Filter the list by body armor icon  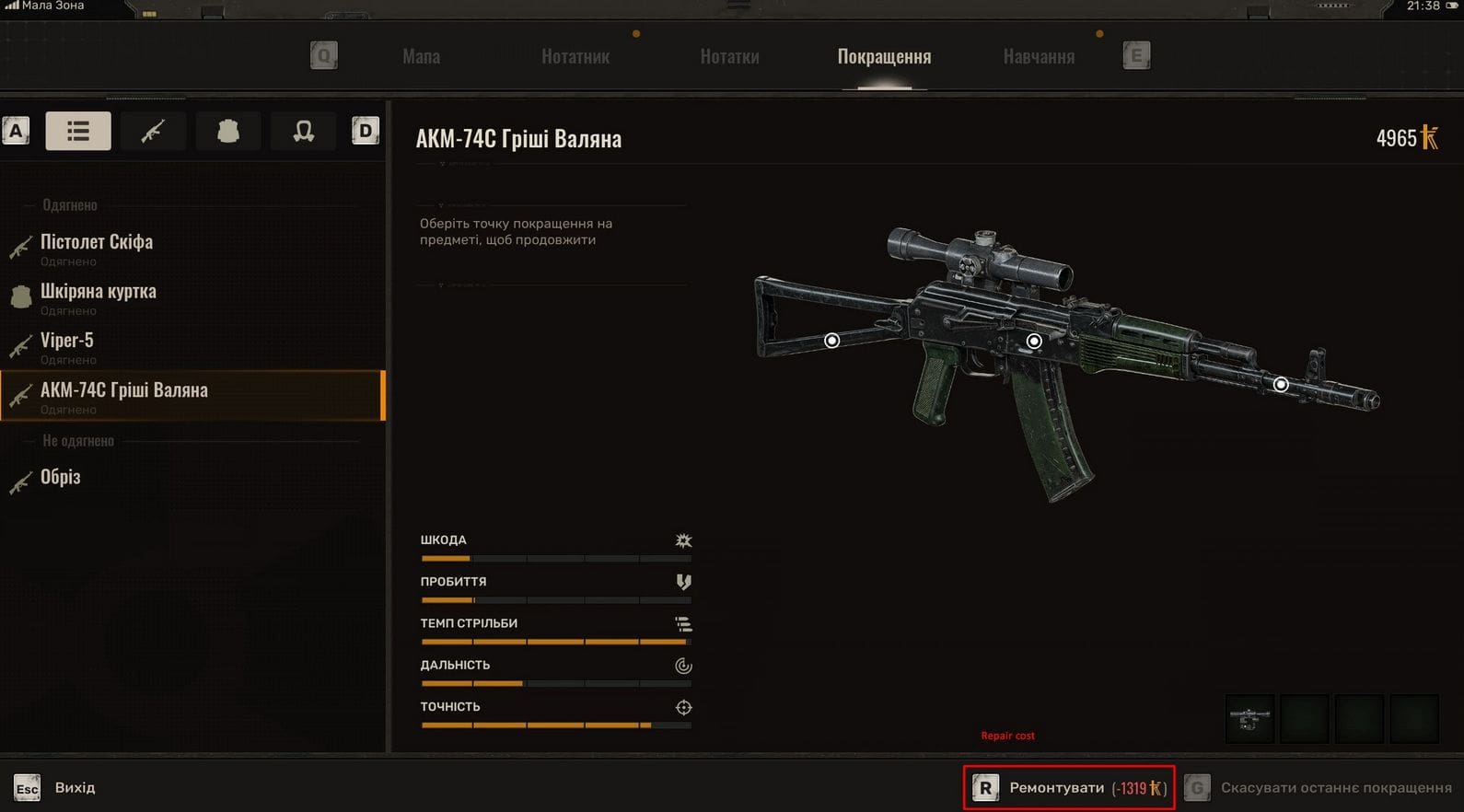(228, 132)
